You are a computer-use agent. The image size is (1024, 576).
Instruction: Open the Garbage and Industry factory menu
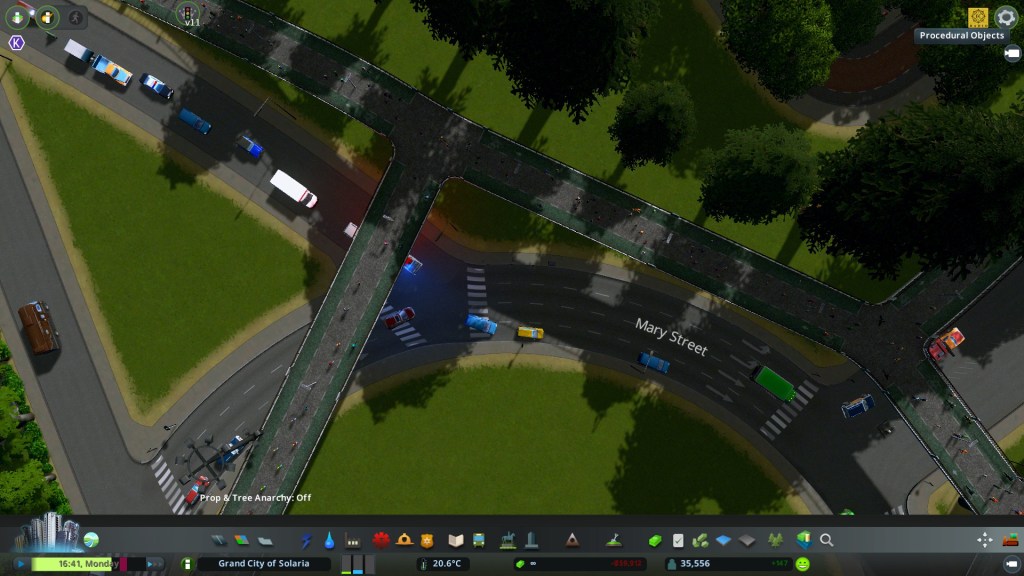[352, 540]
